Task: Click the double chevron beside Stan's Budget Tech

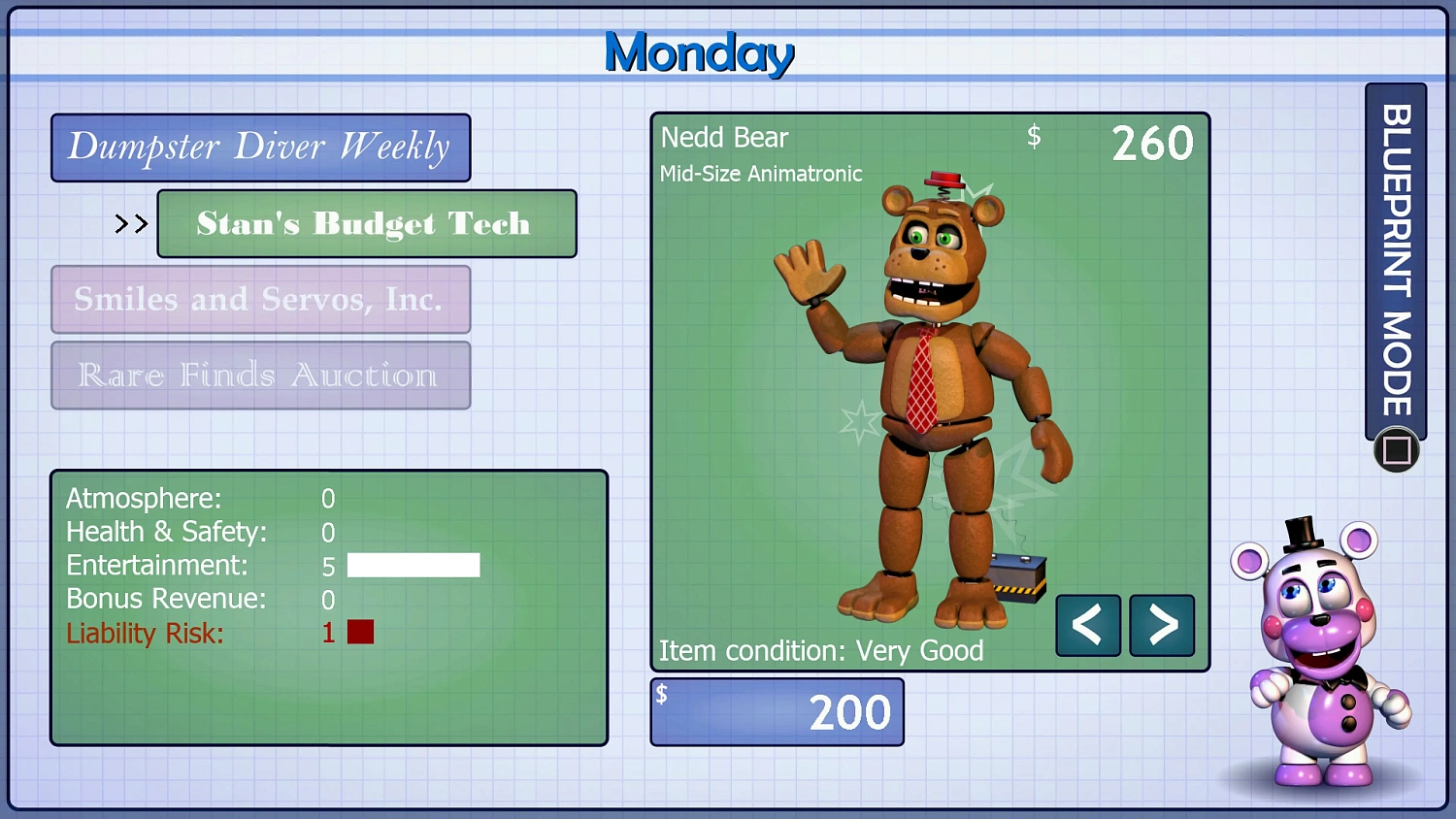Action: click(x=129, y=223)
